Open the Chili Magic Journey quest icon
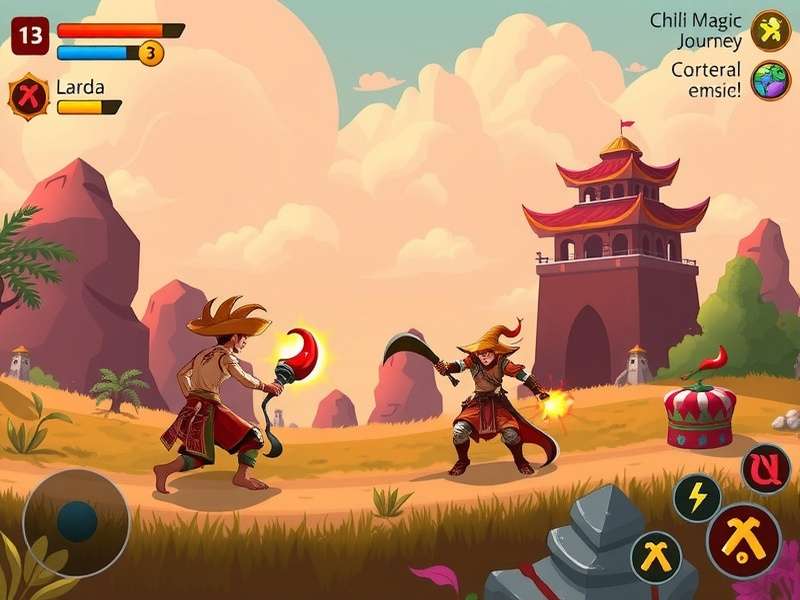The image size is (800, 600). (x=770, y=30)
